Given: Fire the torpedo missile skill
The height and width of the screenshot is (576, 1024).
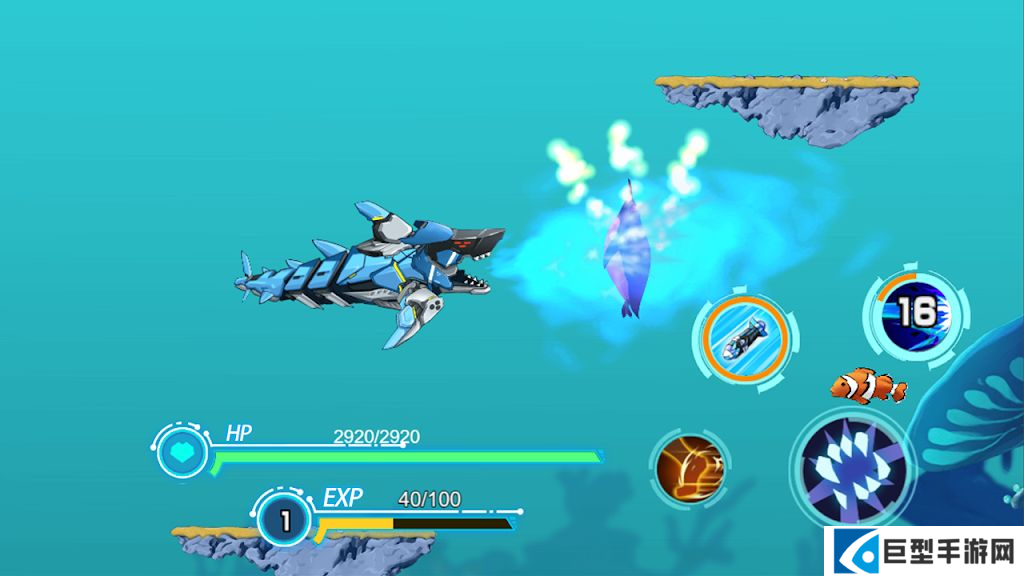Looking at the screenshot, I should pos(744,337).
